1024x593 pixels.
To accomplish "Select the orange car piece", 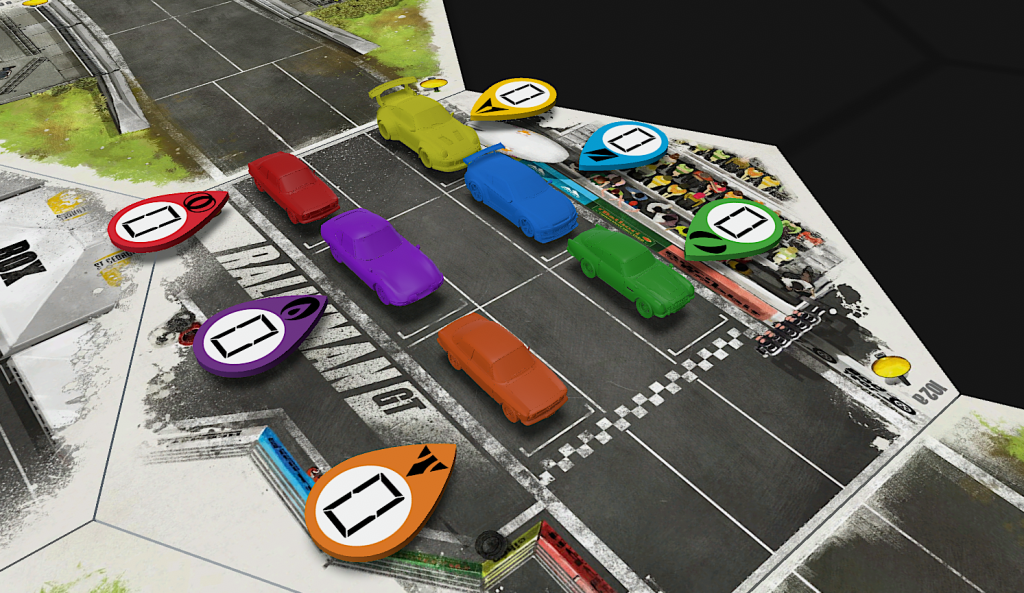I will pyautogui.click(x=502, y=365).
